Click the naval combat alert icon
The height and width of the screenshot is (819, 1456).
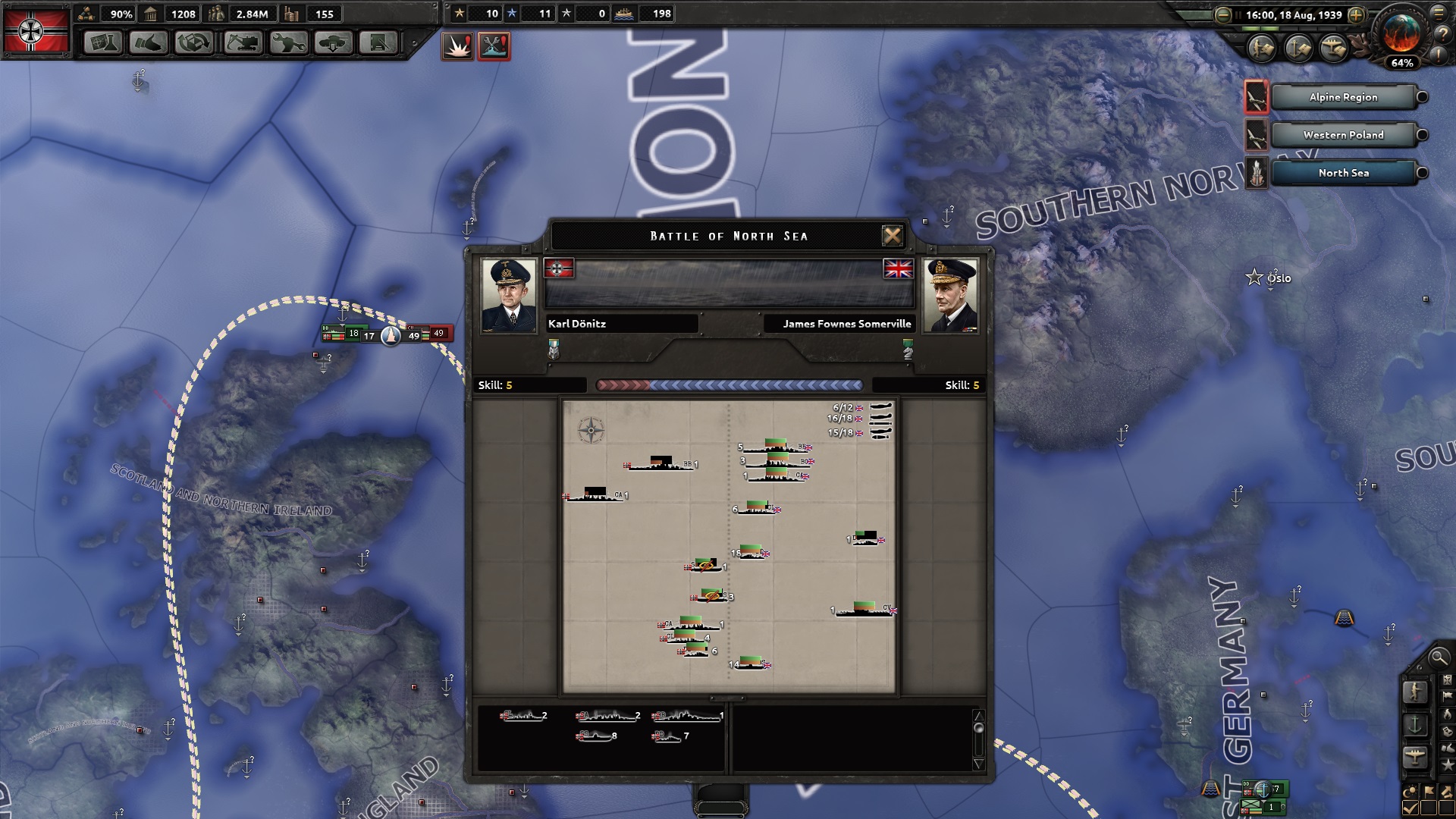(494, 47)
